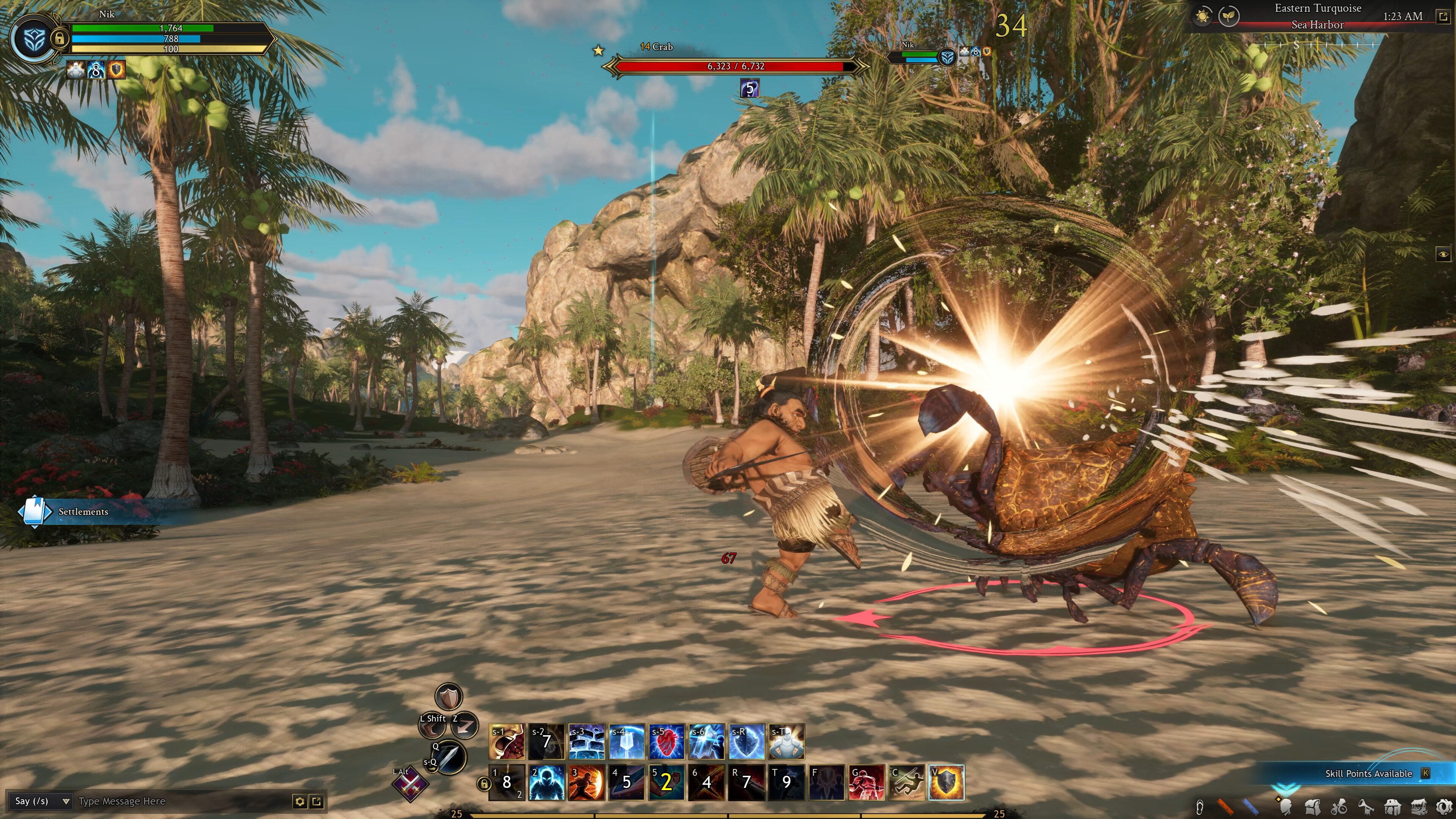This screenshot has height=819, width=1456.
Task: Toggle the action bar lock
Action: pyautogui.click(x=483, y=783)
